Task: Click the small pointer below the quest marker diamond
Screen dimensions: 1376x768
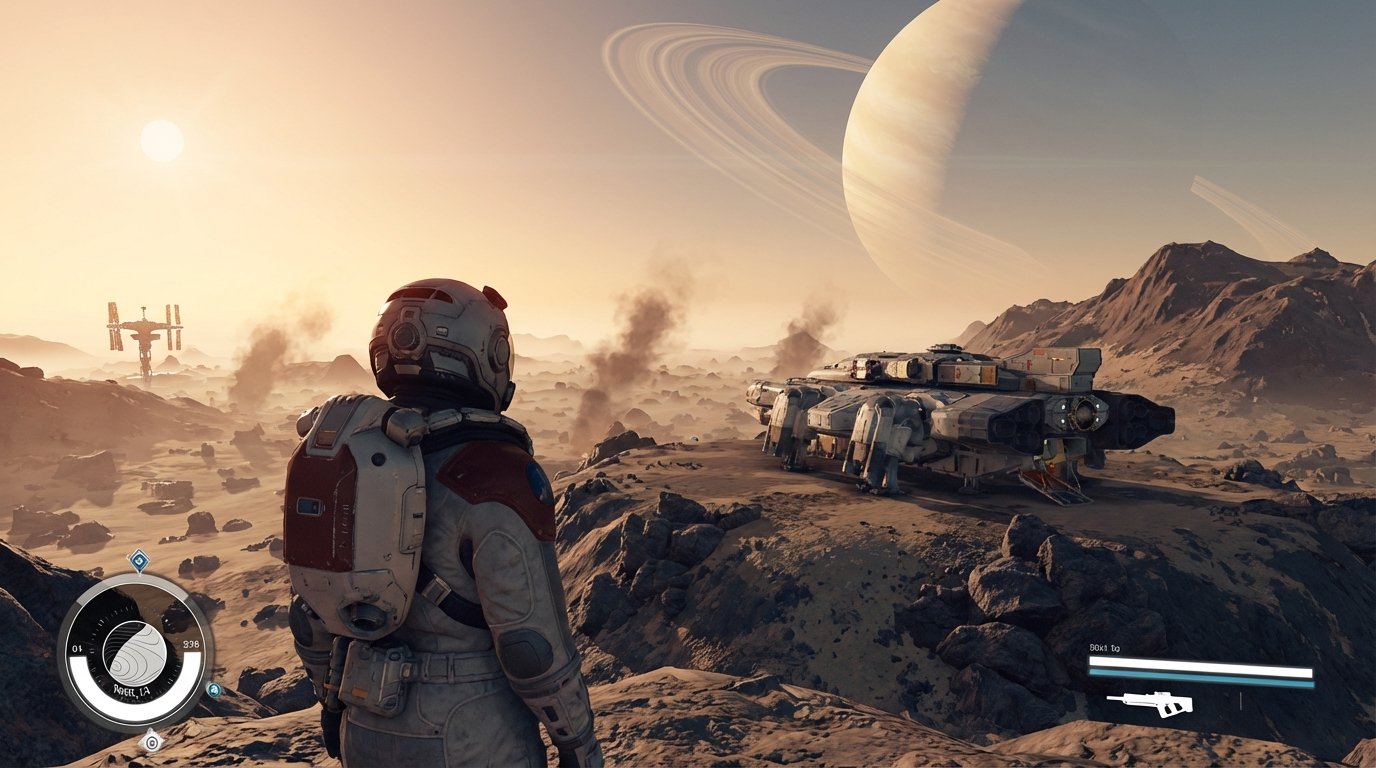Action: click(x=140, y=571)
